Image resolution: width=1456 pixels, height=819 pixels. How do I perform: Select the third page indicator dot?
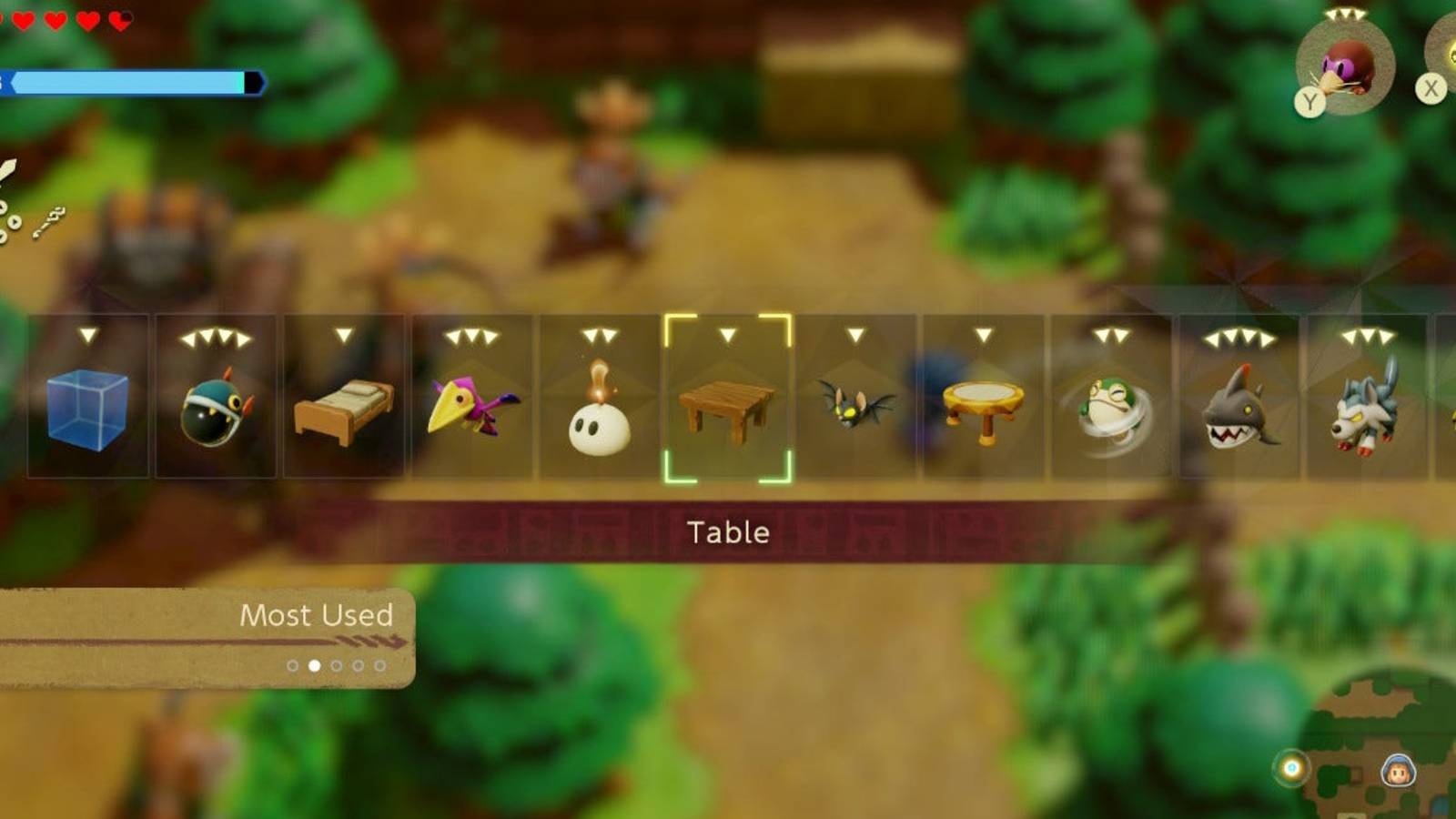pos(336,665)
